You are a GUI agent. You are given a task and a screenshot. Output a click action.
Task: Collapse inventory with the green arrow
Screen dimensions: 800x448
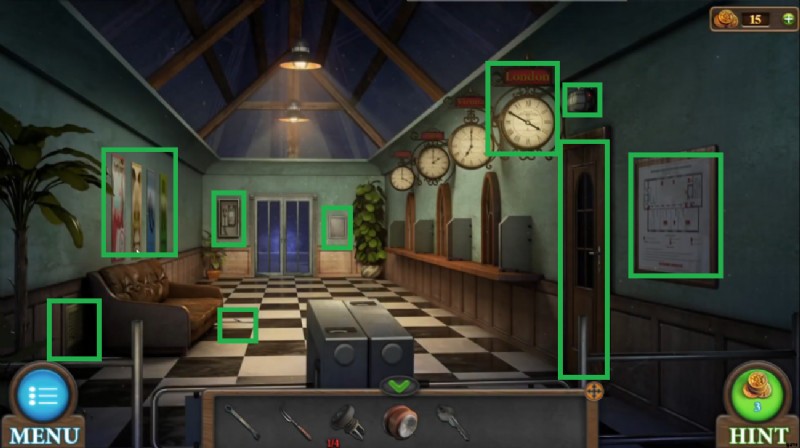tap(399, 386)
